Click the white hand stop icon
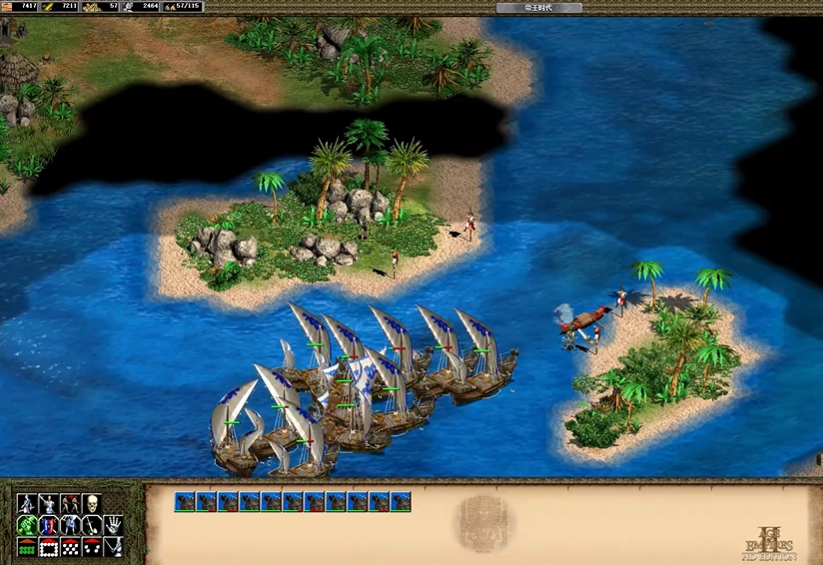Screen dimensions: 823x565 click(x=114, y=525)
